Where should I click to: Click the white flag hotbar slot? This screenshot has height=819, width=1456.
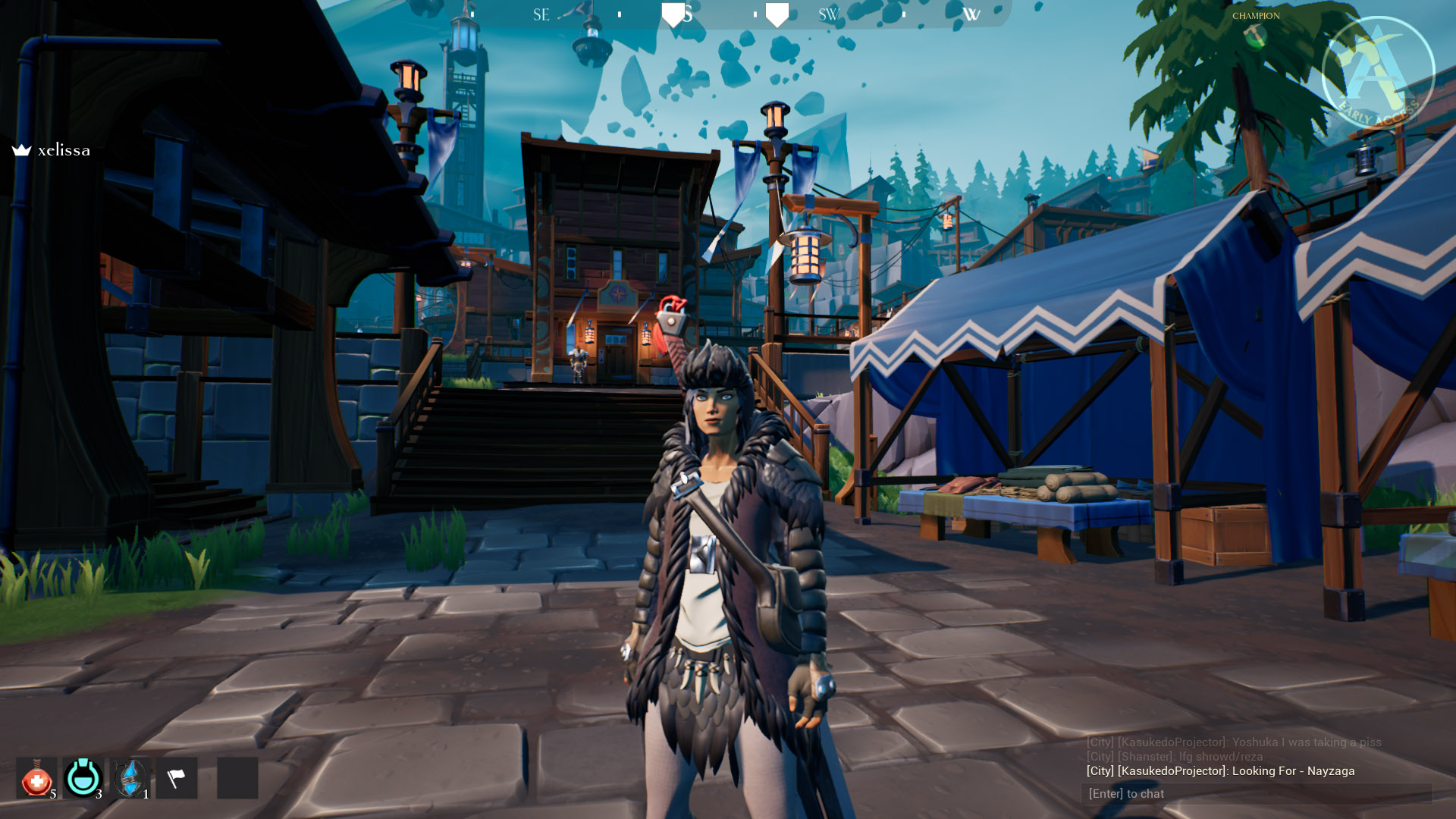click(x=177, y=778)
